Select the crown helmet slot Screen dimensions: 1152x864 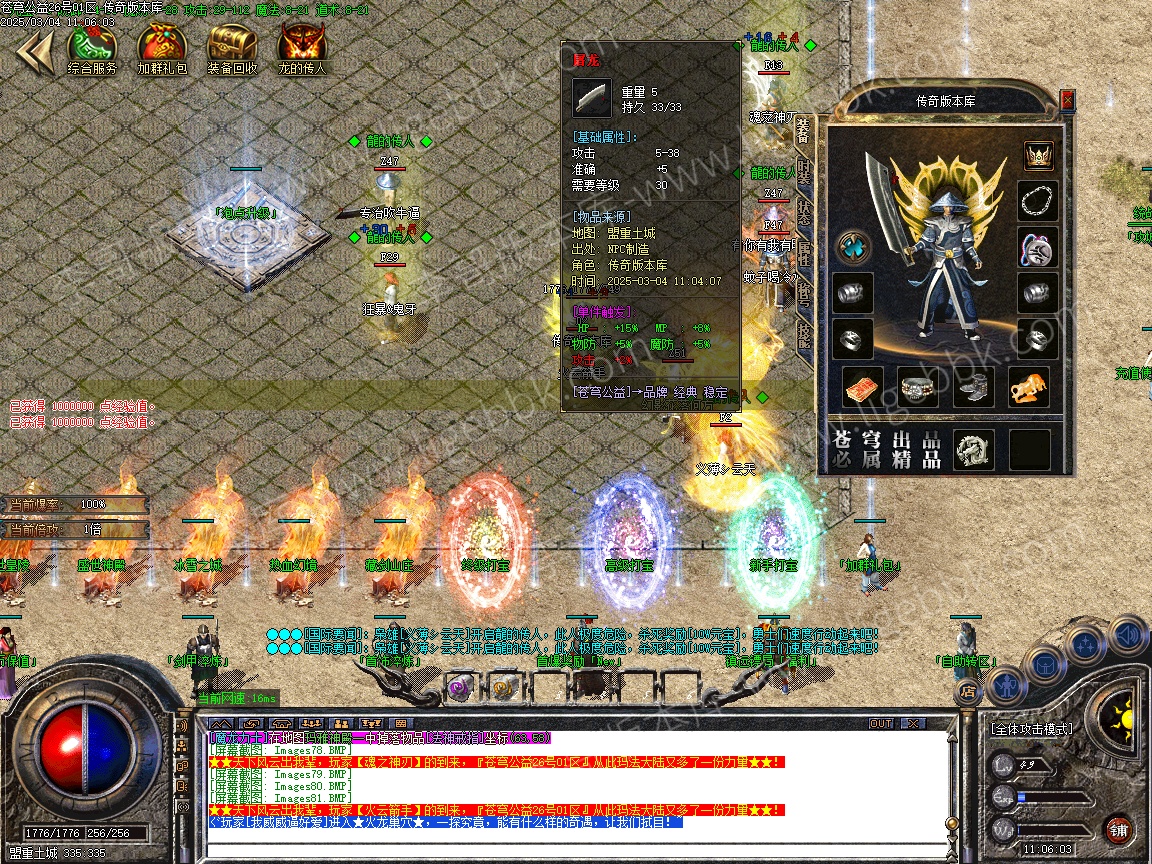(x=1038, y=156)
